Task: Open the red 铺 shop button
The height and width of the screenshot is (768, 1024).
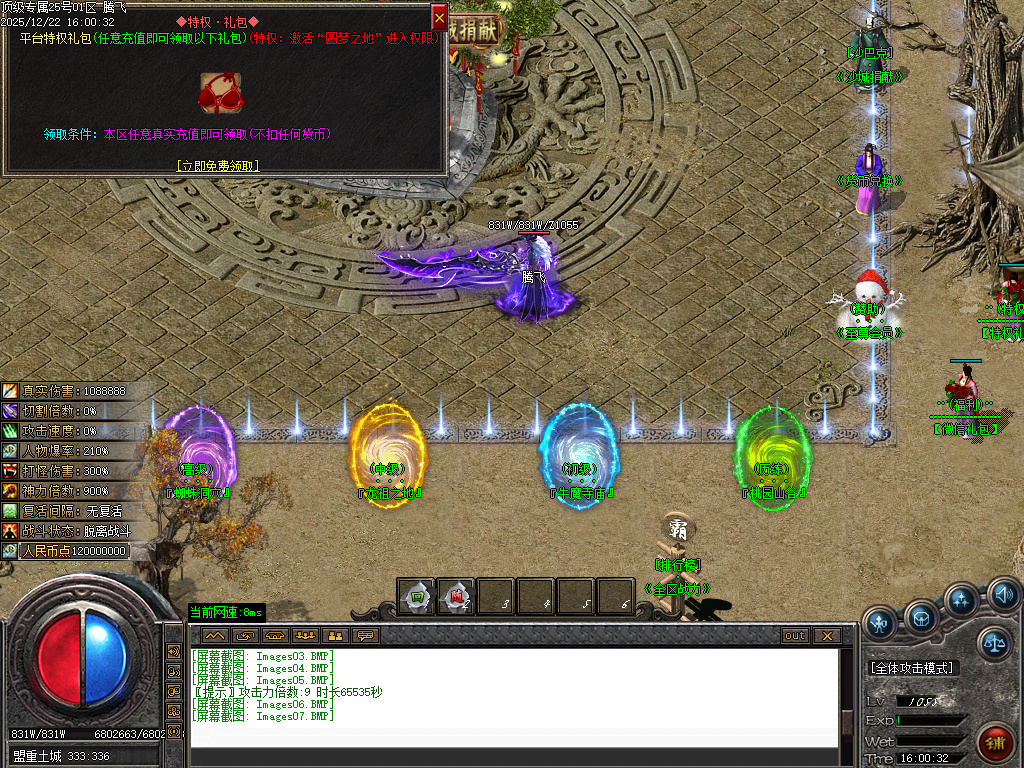Action: coord(994,744)
